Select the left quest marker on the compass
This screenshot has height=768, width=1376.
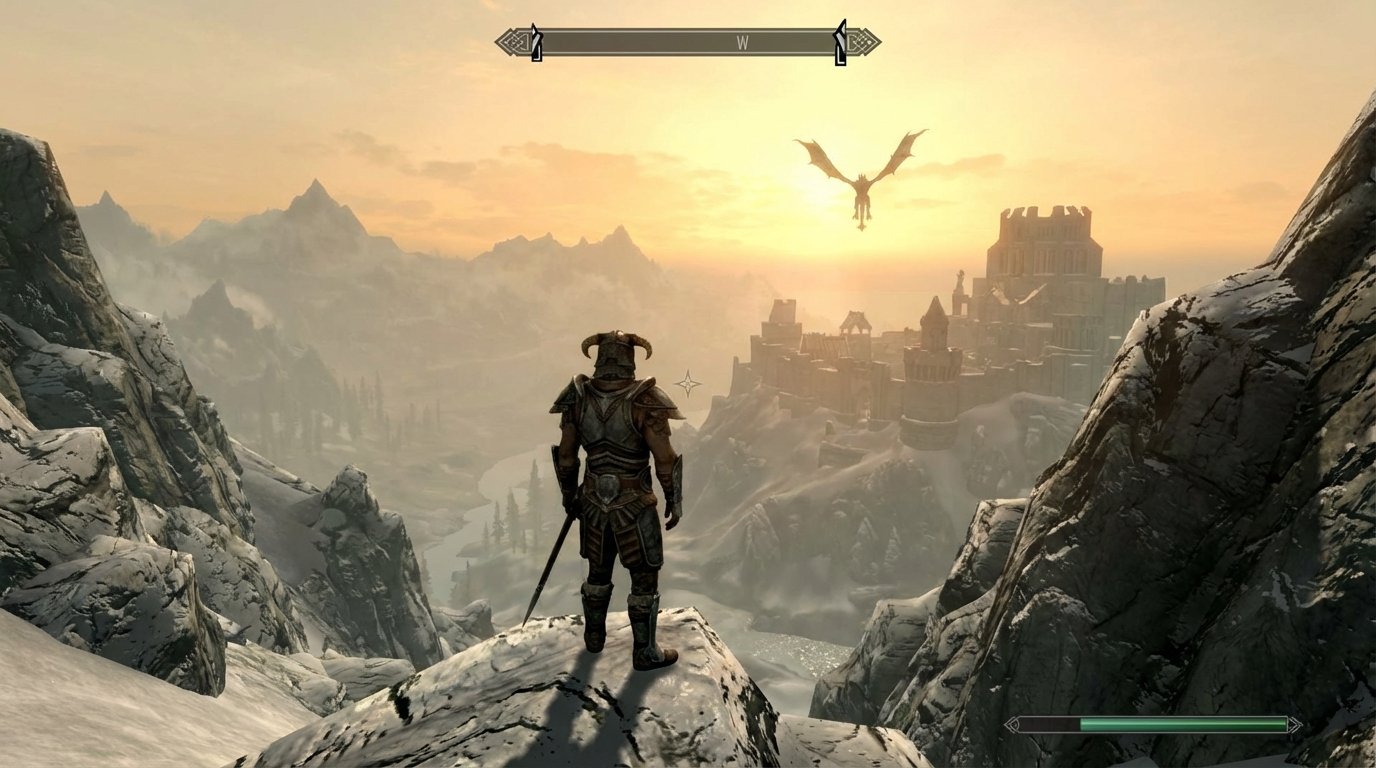tap(537, 42)
